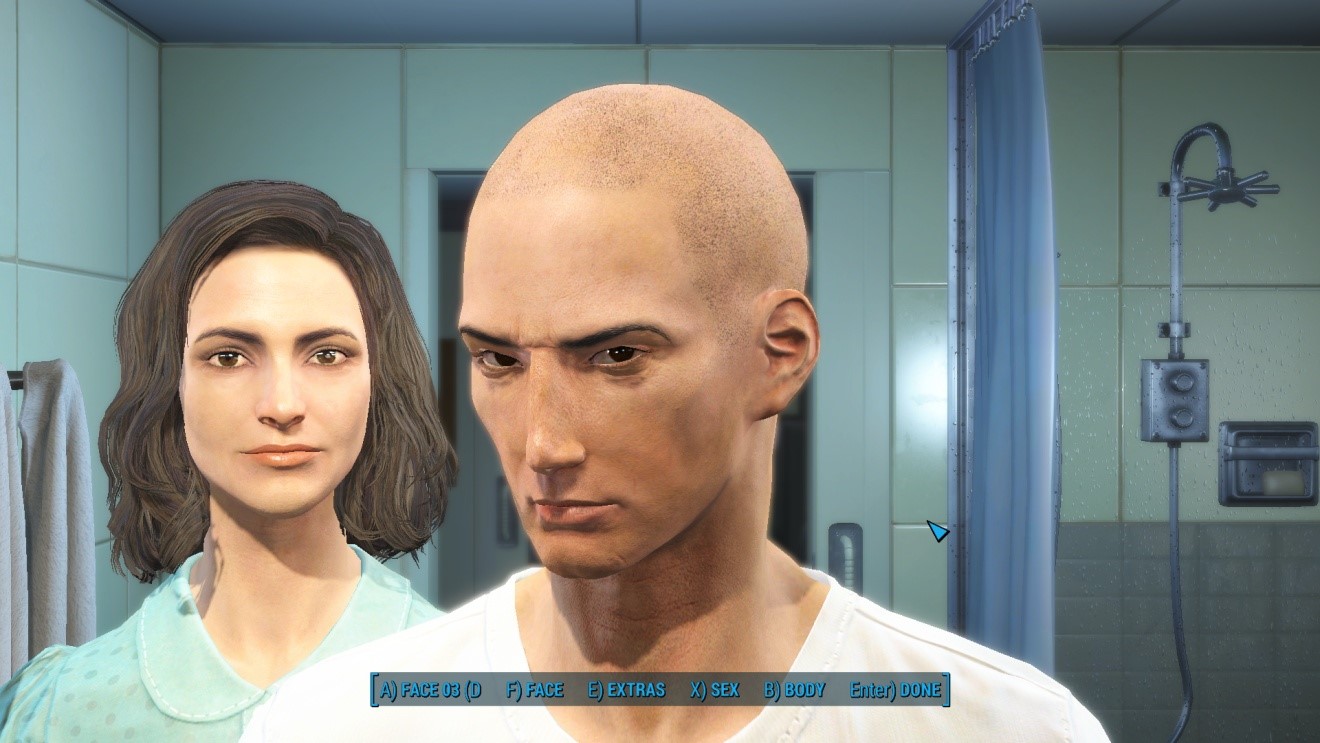This screenshot has width=1320, height=743.
Task: Open the FACE sculpting option
Action: tap(535, 690)
